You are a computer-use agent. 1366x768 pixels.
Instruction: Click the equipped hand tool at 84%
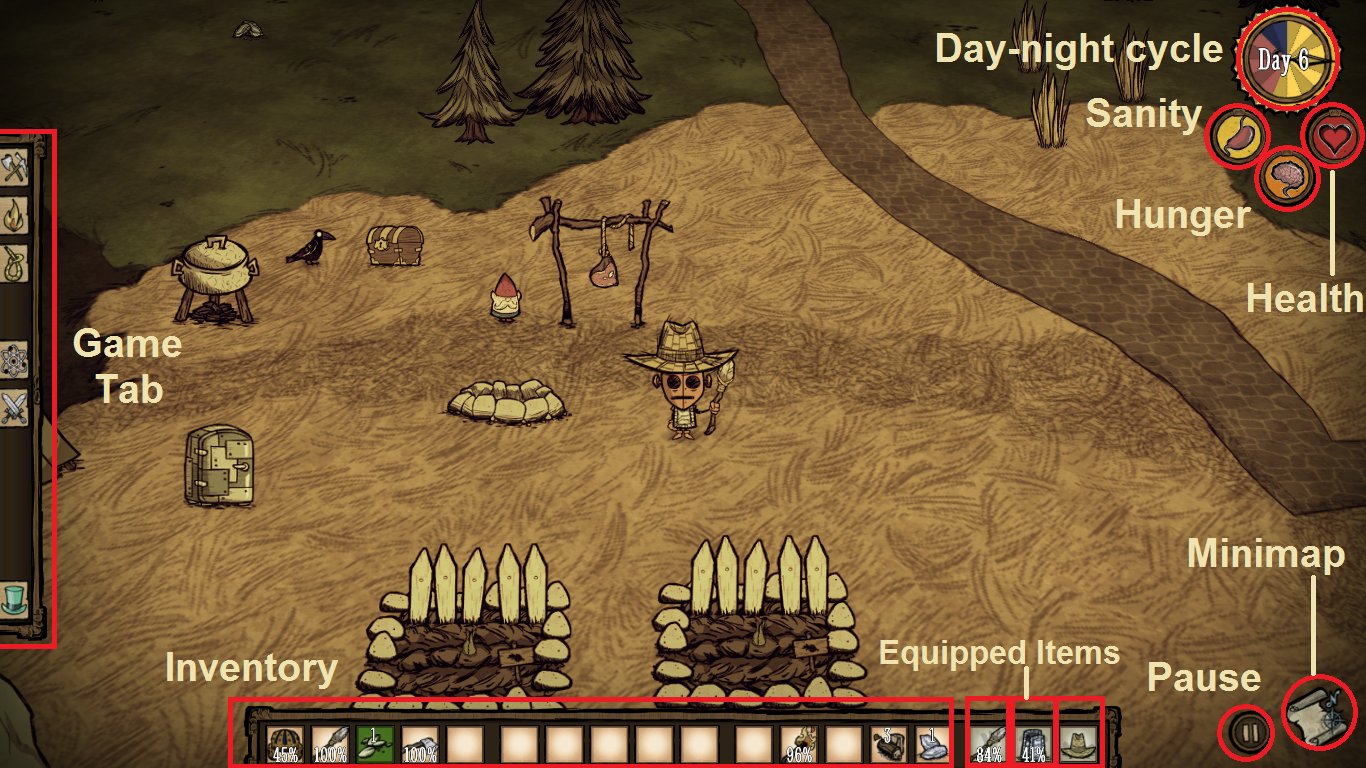989,745
